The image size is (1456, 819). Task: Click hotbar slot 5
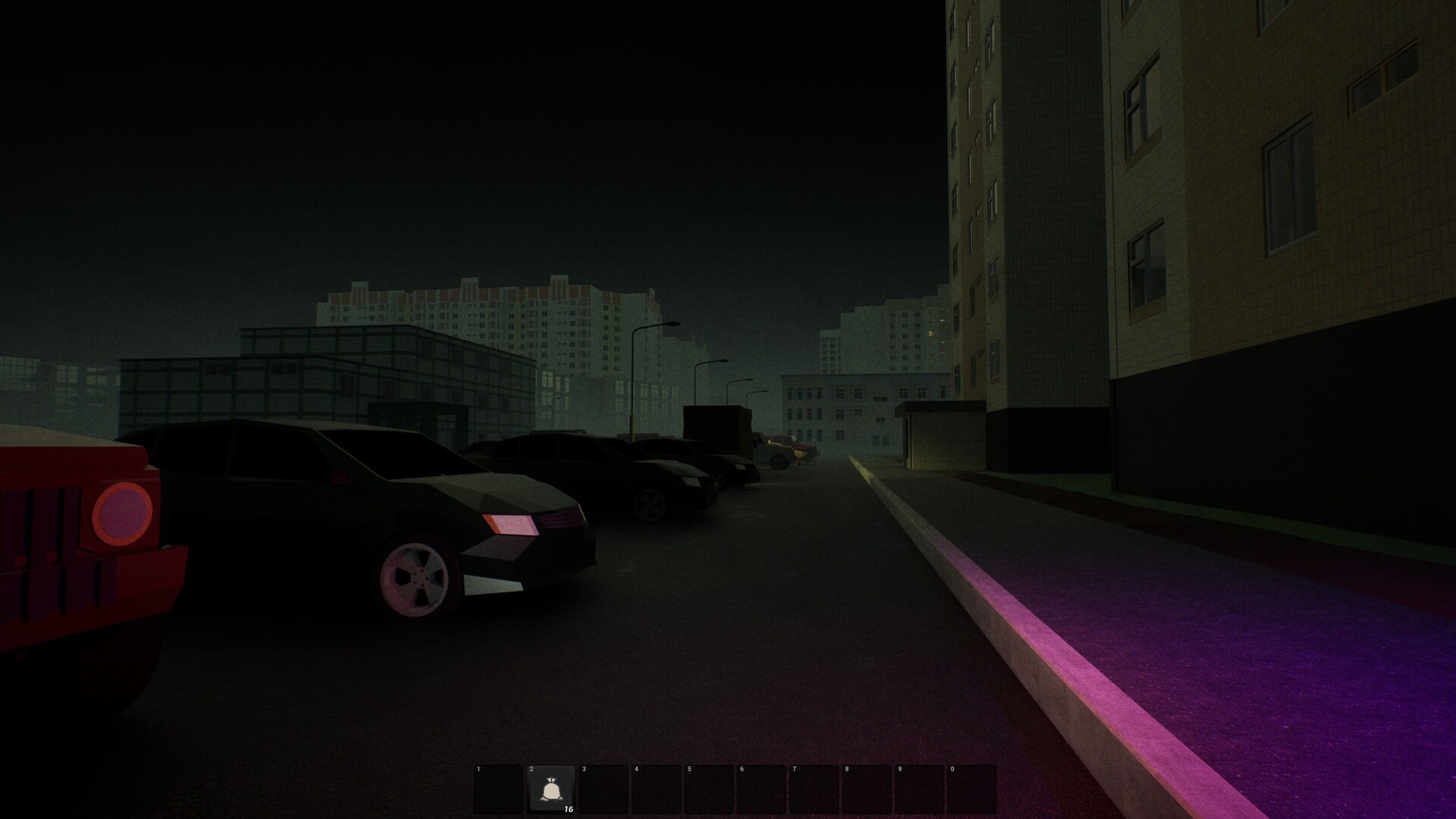[x=710, y=789]
